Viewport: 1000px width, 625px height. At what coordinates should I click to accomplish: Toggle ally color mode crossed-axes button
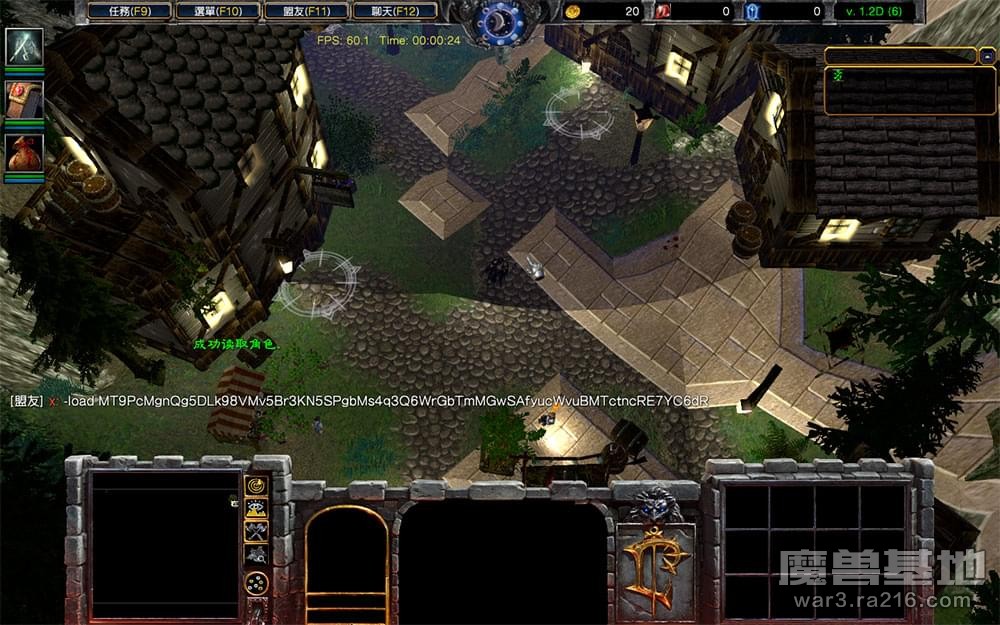pos(256,531)
